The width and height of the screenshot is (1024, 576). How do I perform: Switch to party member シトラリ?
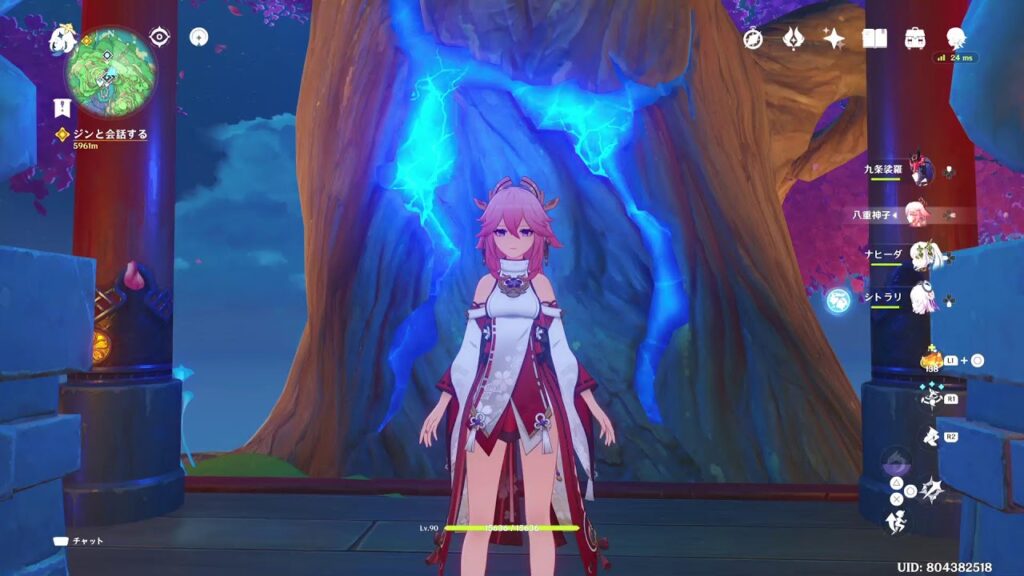point(920,297)
